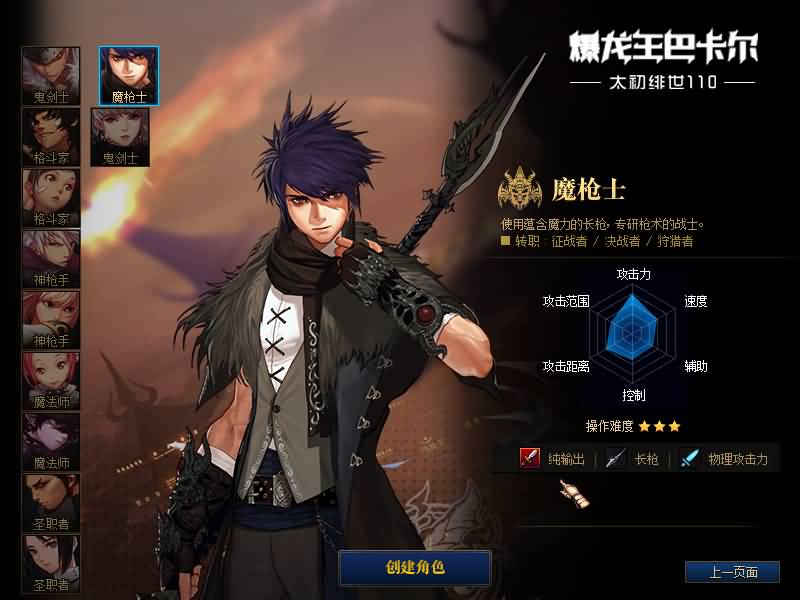Pick the dark-skinned male 格斗家 portrait
The width and height of the screenshot is (800, 600).
(x=51, y=136)
